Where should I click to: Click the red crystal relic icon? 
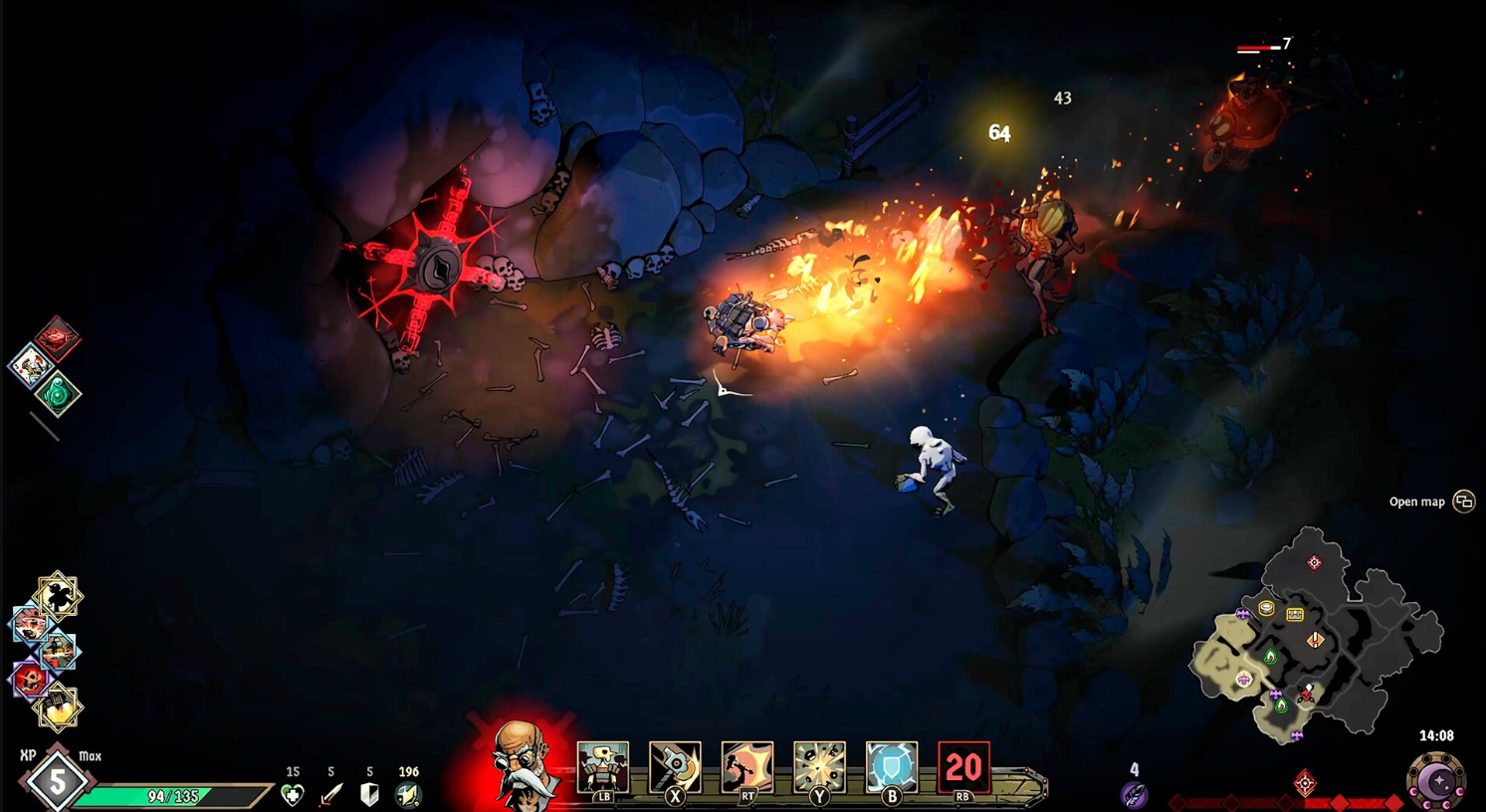(58, 338)
